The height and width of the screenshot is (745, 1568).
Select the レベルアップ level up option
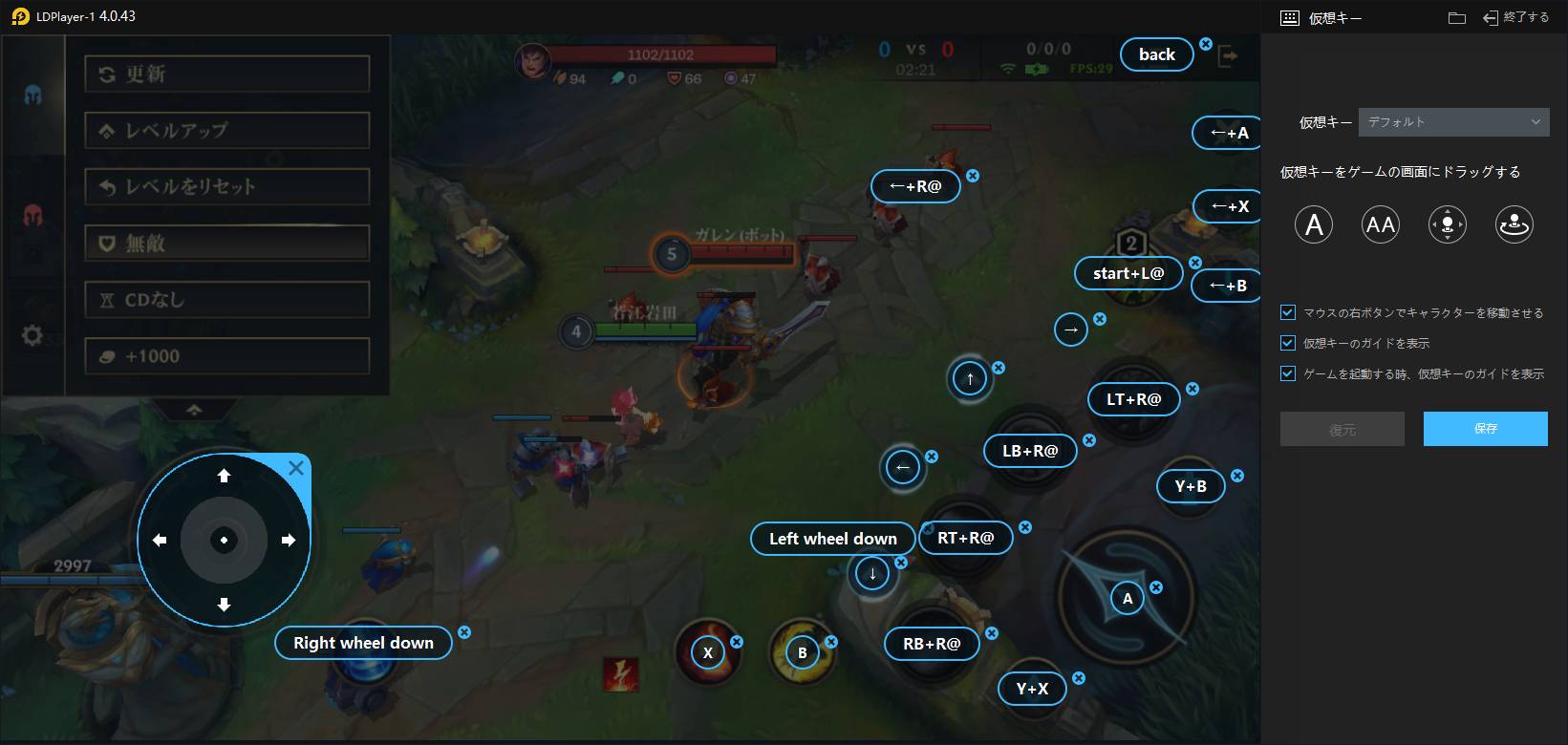coord(226,130)
